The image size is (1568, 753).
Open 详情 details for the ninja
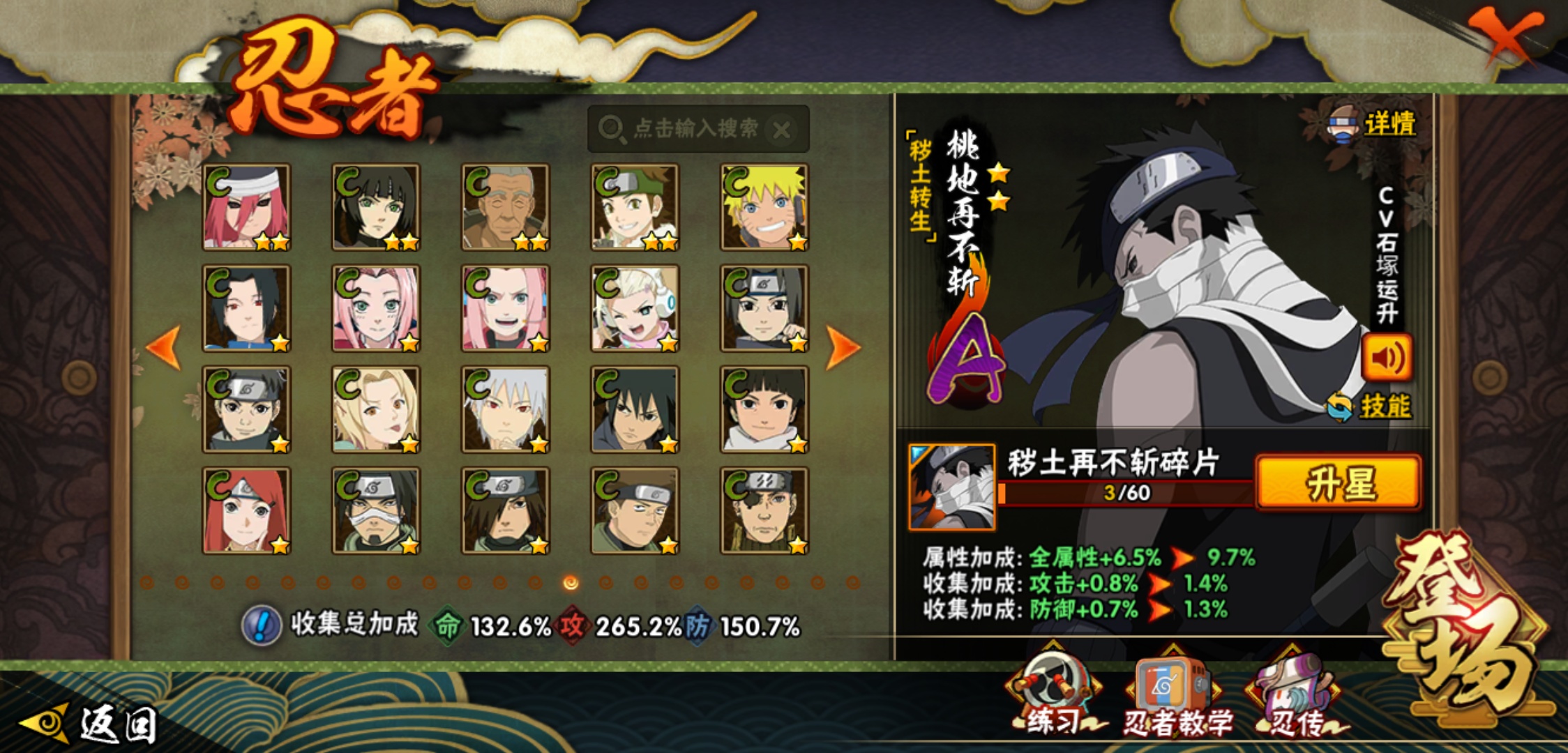click(1374, 125)
